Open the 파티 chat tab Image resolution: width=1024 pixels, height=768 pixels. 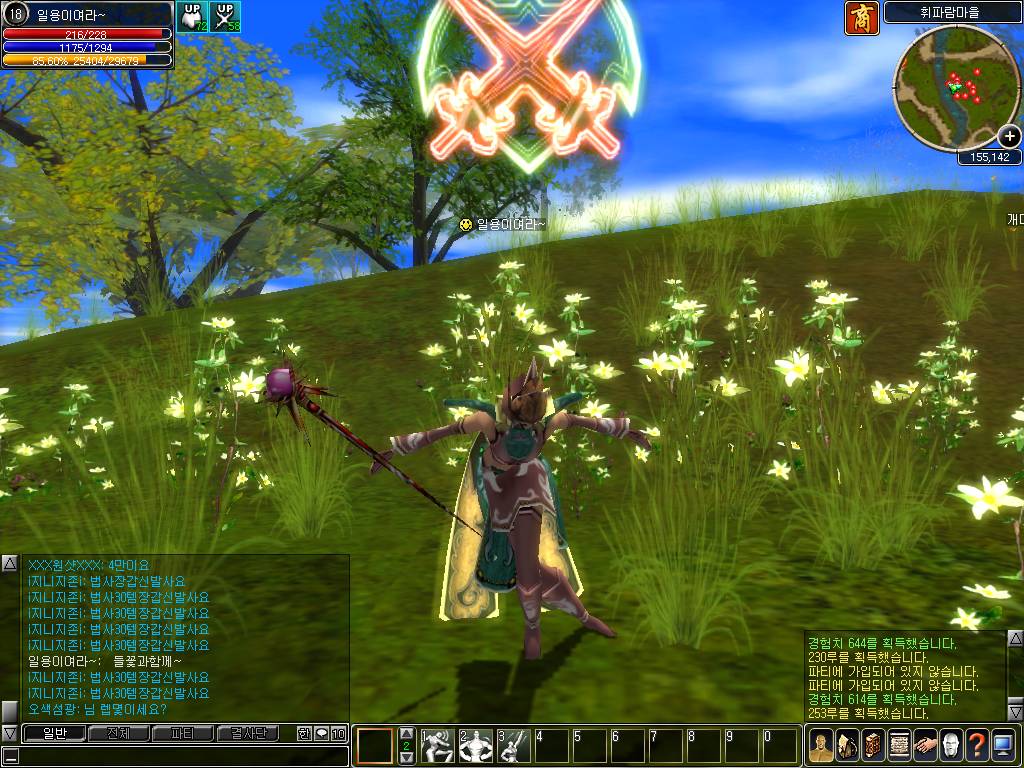[182, 734]
